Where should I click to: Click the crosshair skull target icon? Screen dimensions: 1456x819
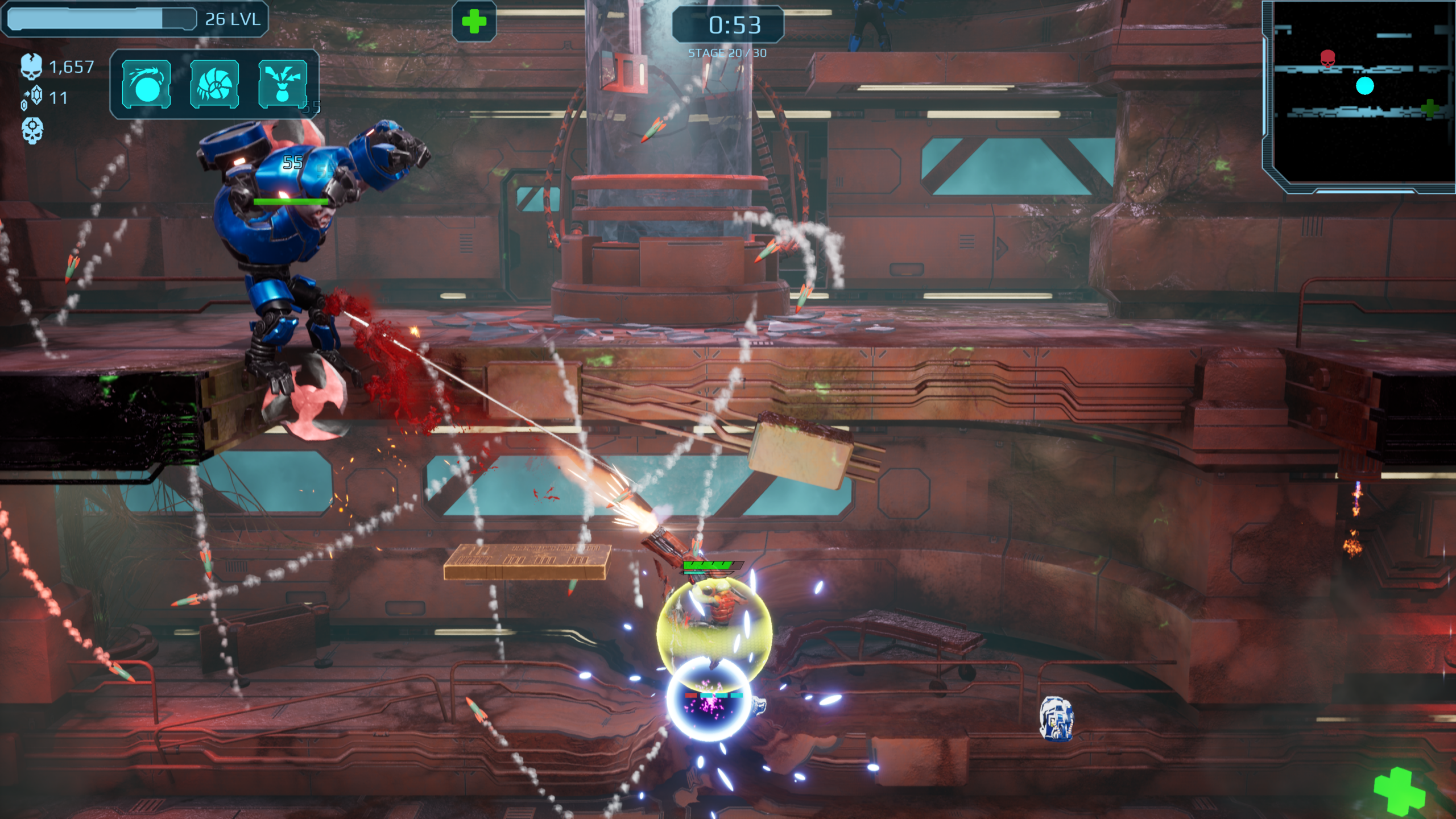[x=32, y=130]
